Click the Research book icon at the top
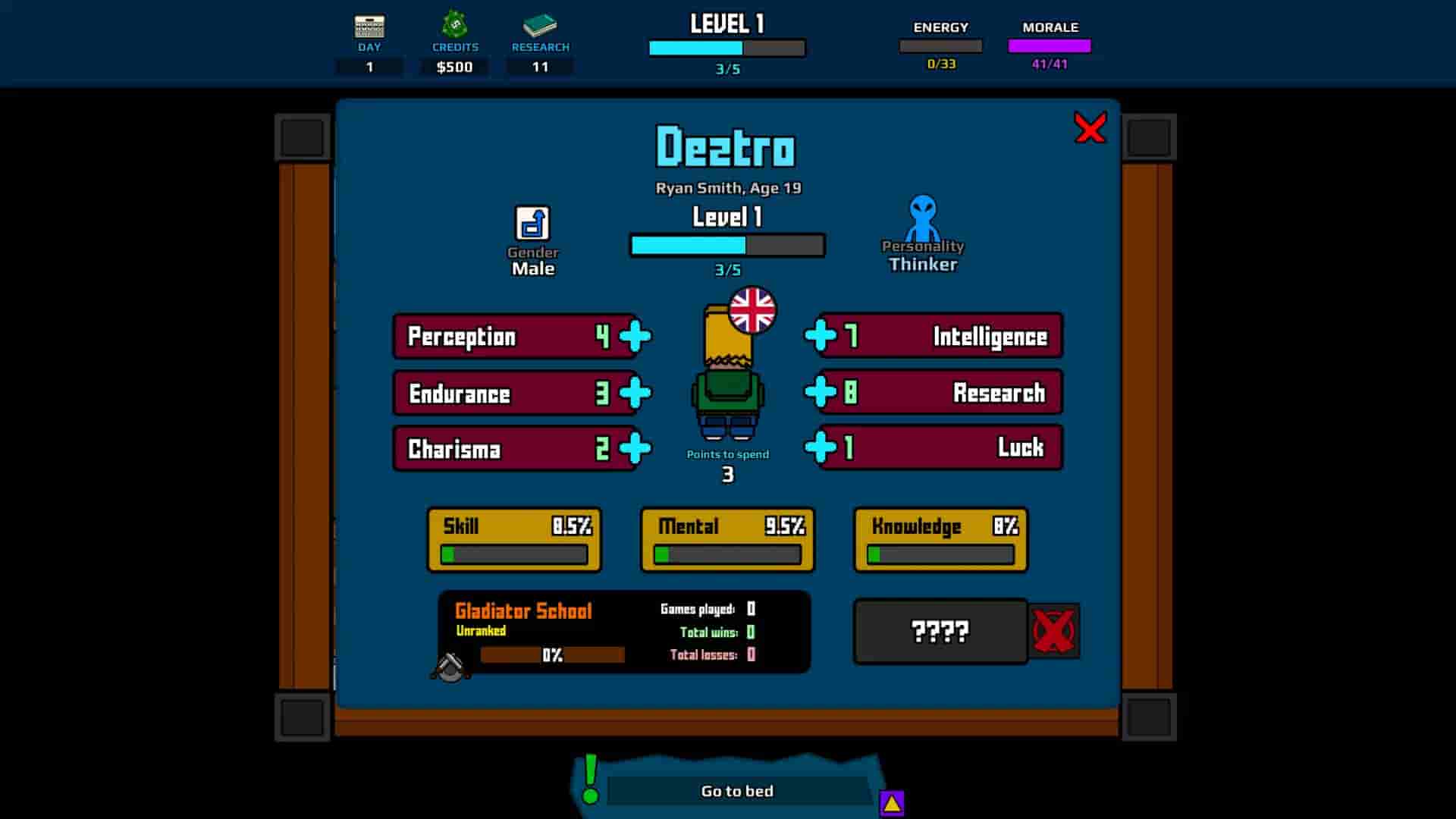1456x819 pixels. click(x=541, y=25)
